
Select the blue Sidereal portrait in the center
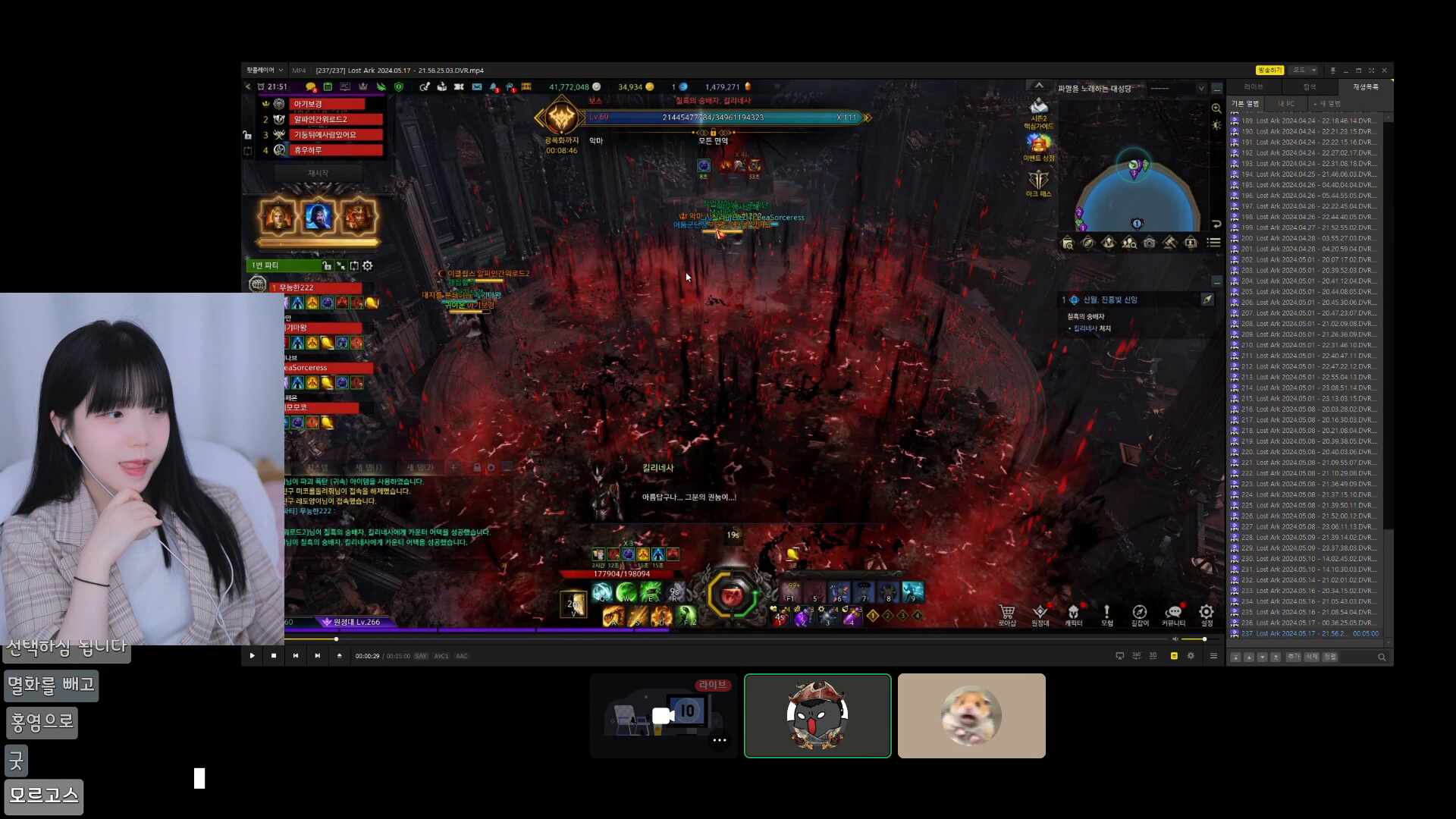[318, 217]
